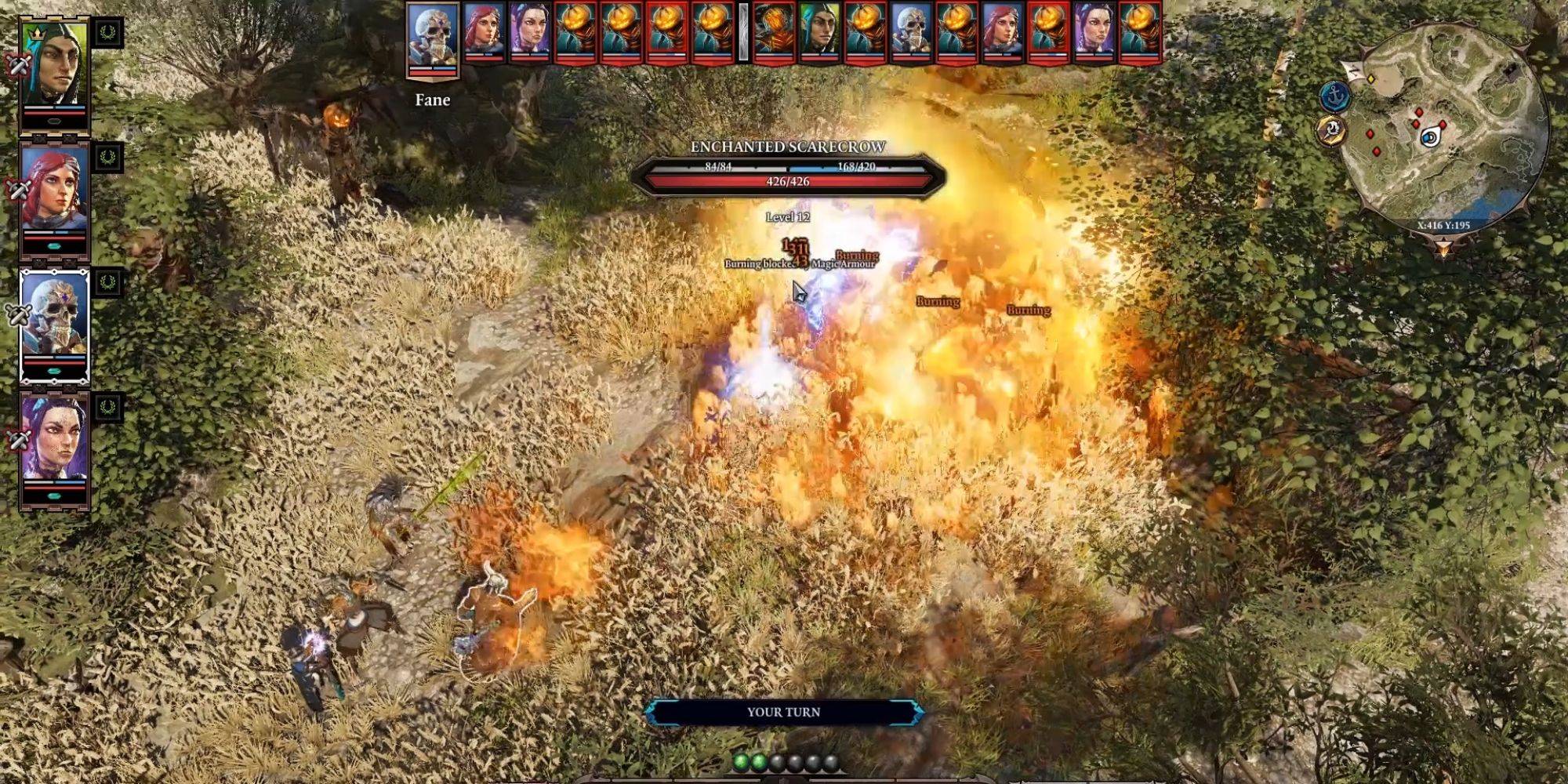Screen dimensions: 1568x784
Task: Click the laurel wreath icon beside the elf portrait
Action: tap(107, 33)
